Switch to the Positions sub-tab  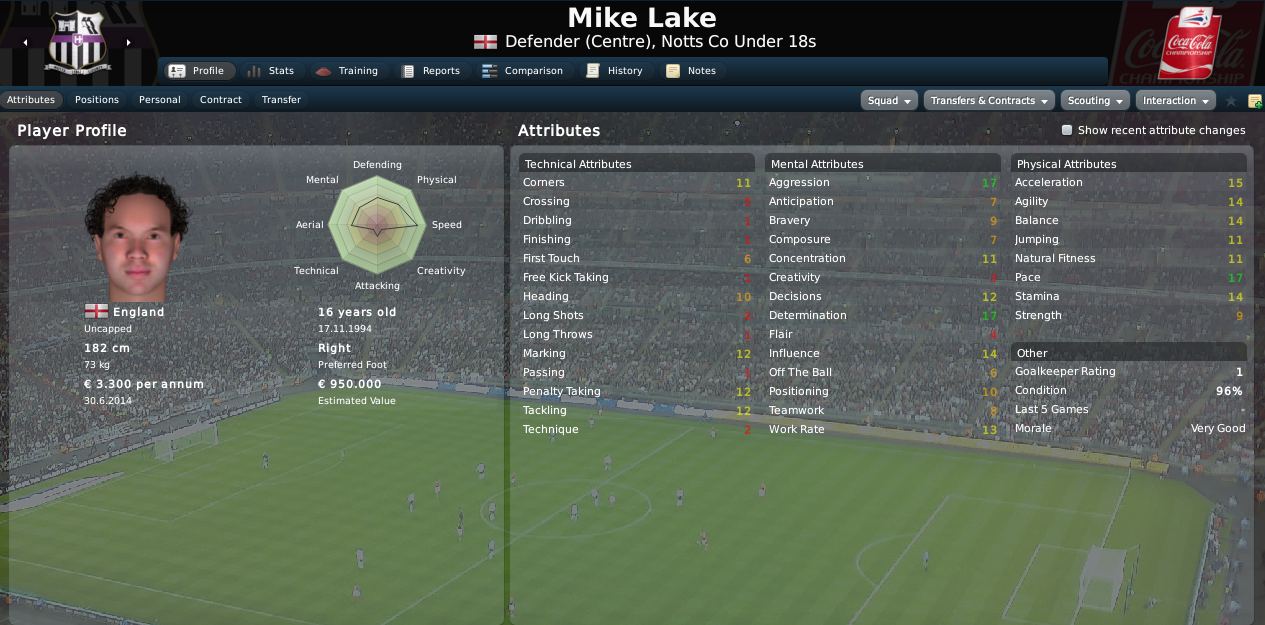97,100
